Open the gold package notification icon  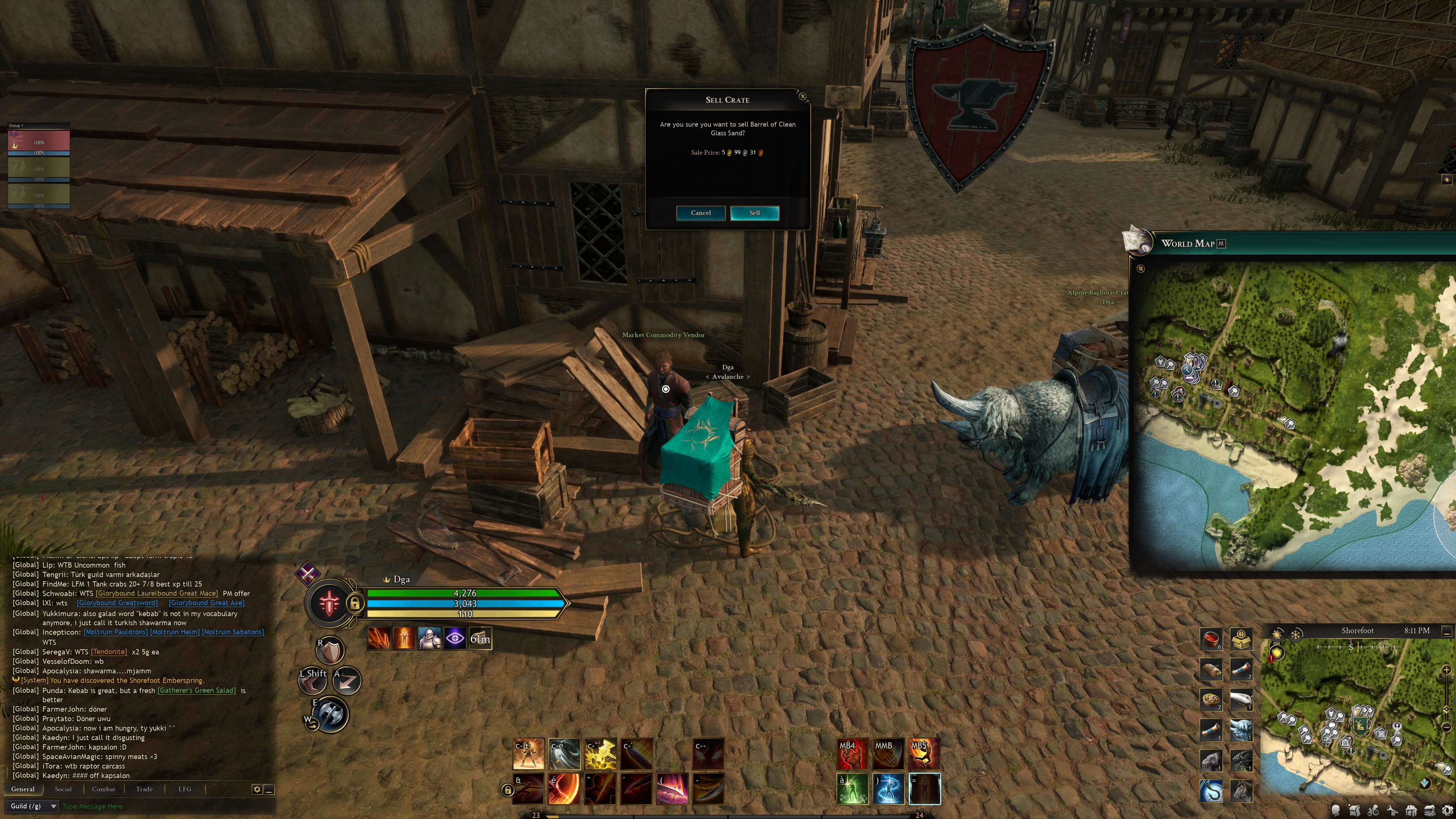tap(1241, 639)
